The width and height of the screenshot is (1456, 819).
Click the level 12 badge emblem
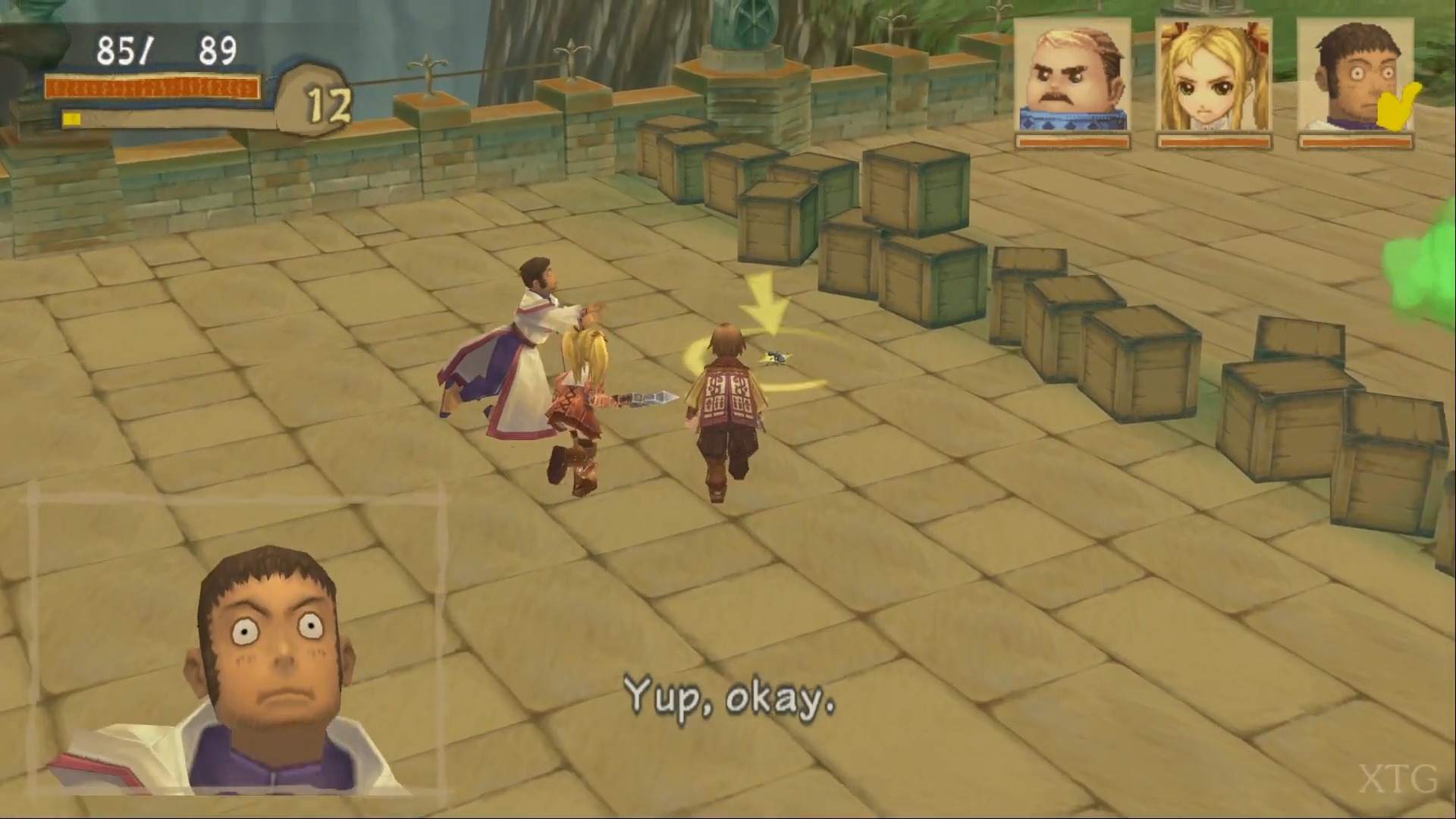(328, 101)
